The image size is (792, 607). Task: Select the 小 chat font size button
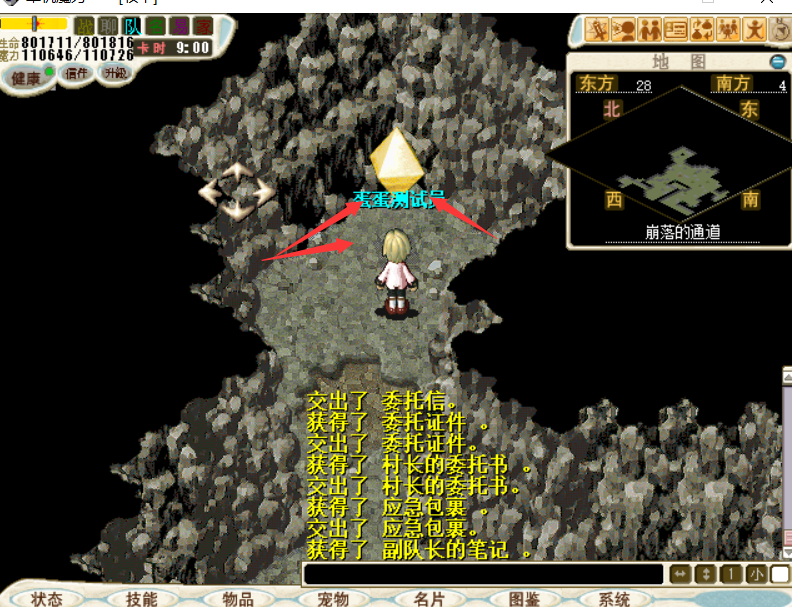756,574
